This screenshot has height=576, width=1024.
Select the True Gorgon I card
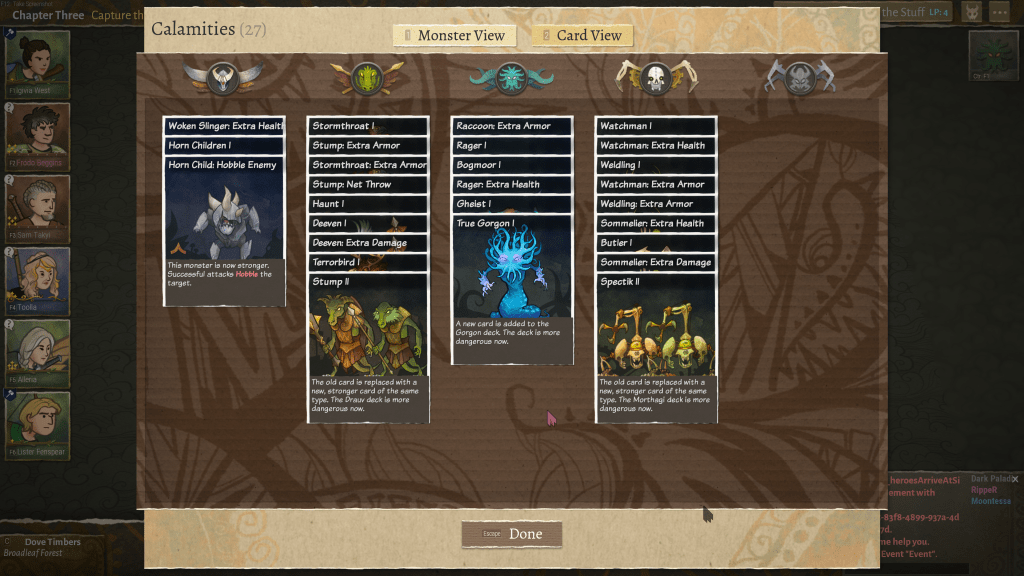pyautogui.click(x=512, y=285)
